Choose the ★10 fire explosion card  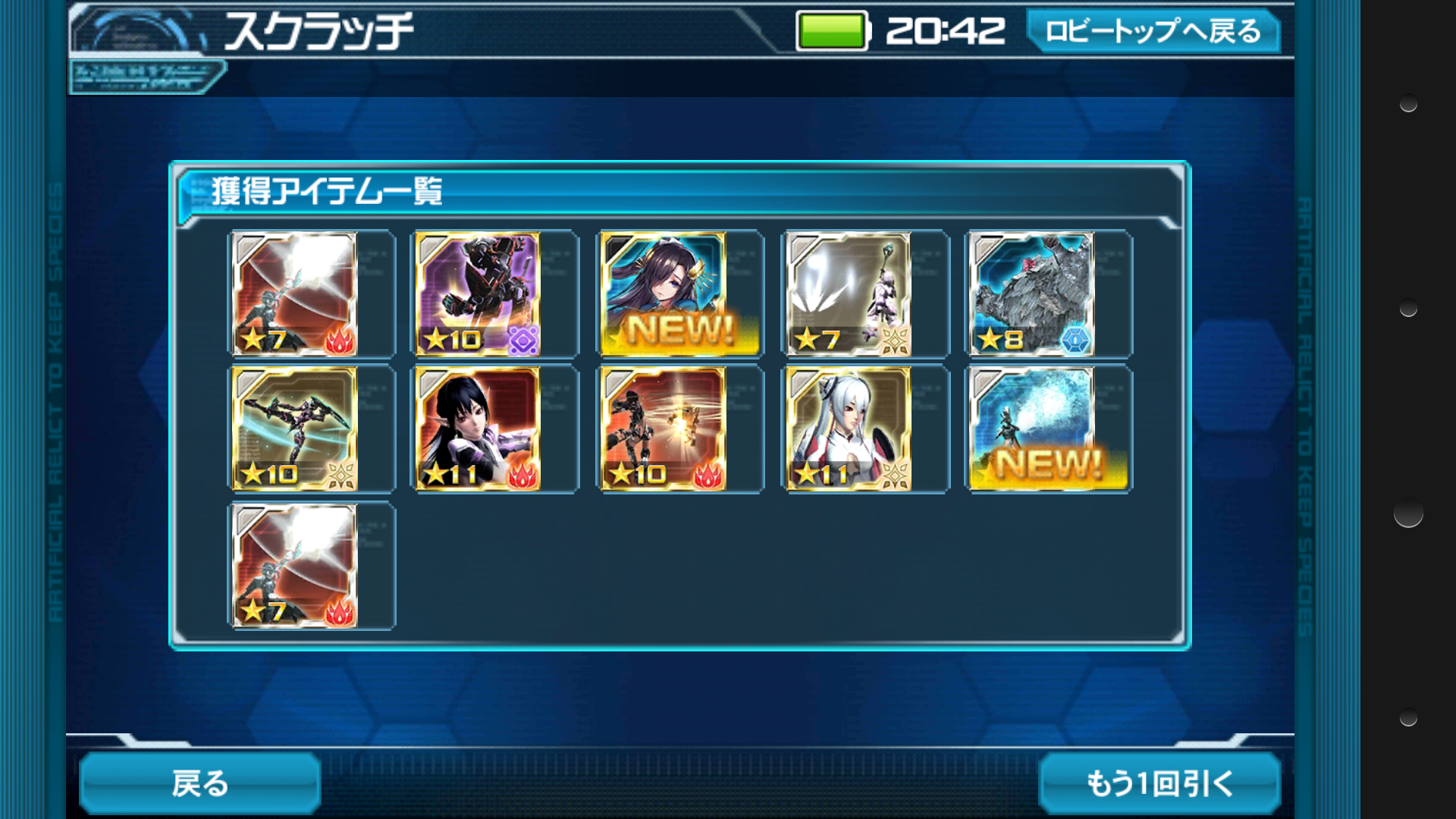(x=664, y=429)
